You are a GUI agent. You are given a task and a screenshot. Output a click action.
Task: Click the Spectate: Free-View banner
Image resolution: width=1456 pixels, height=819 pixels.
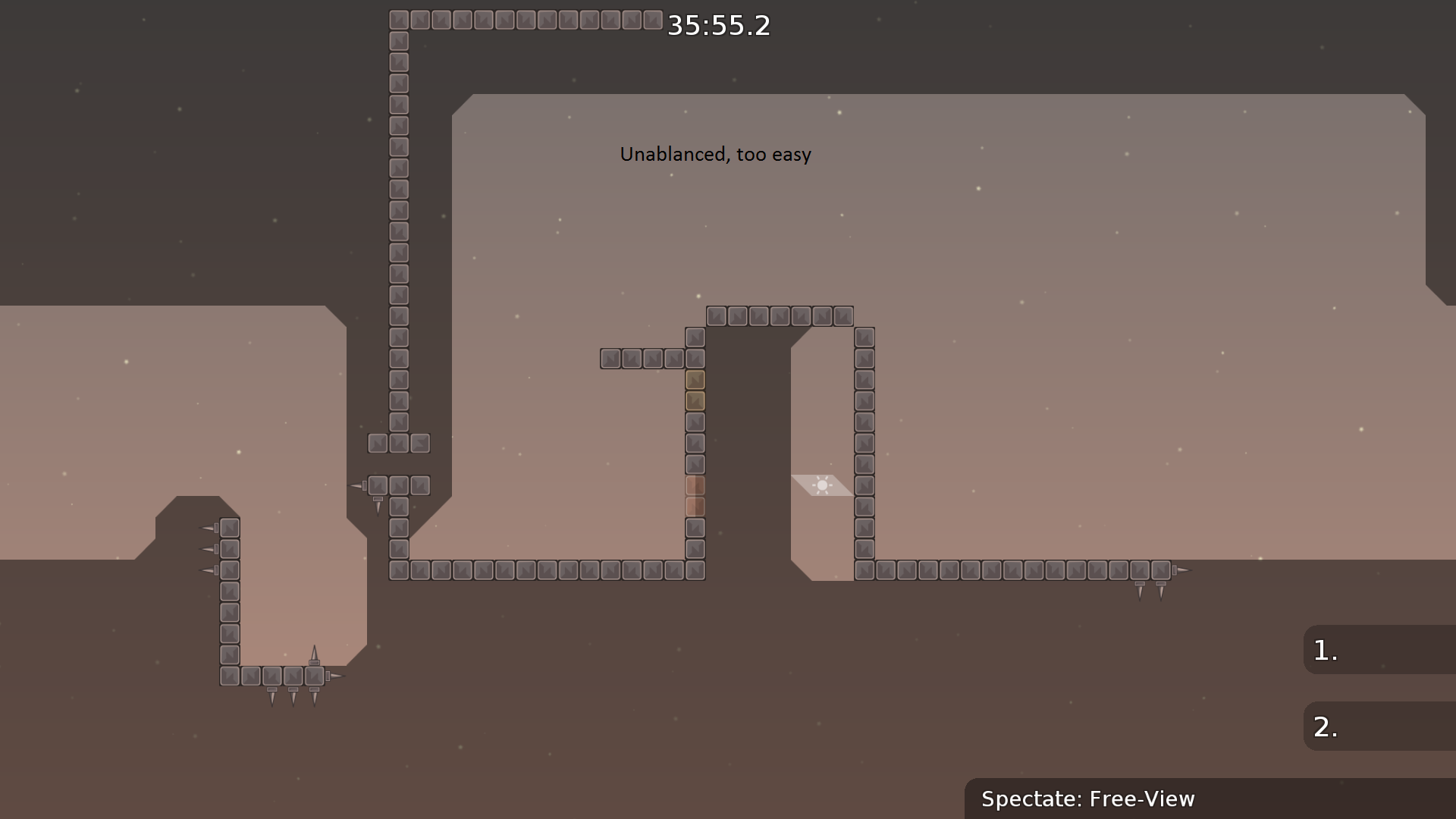coord(1088,799)
